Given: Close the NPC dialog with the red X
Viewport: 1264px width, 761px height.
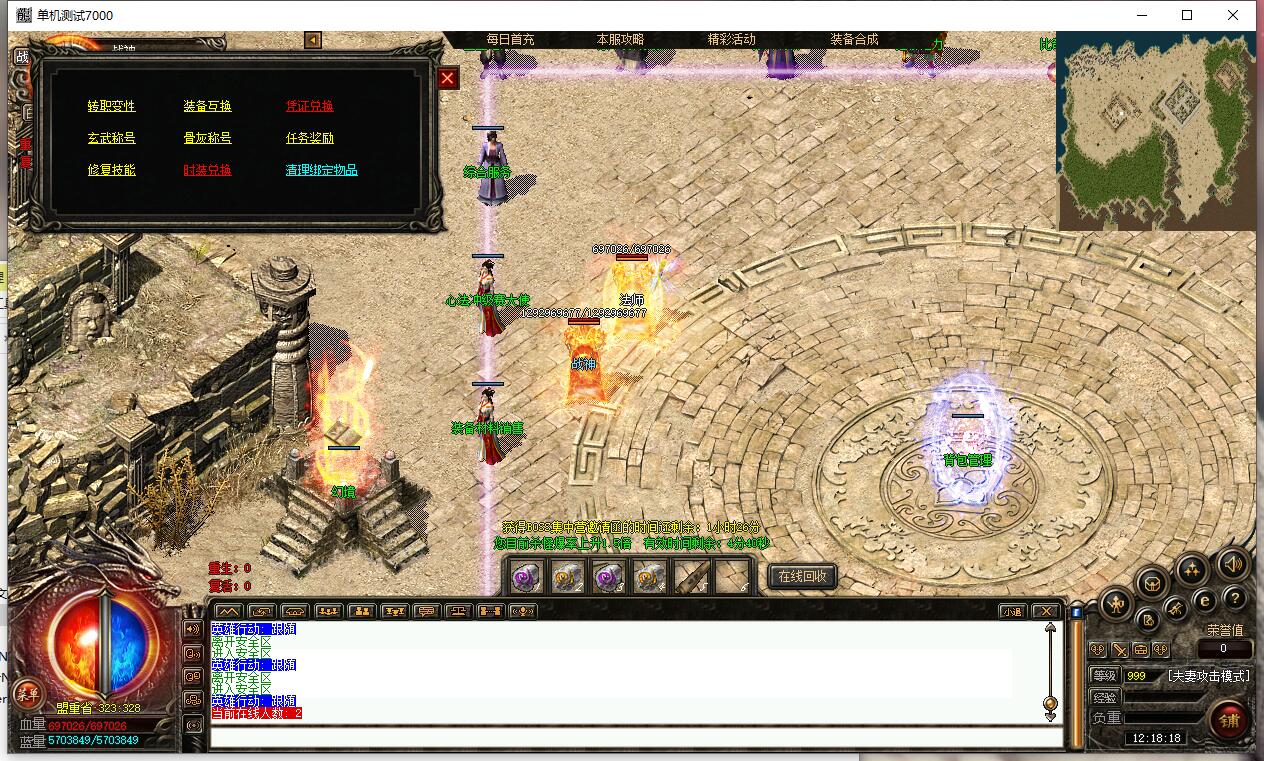Looking at the screenshot, I should 447,78.
